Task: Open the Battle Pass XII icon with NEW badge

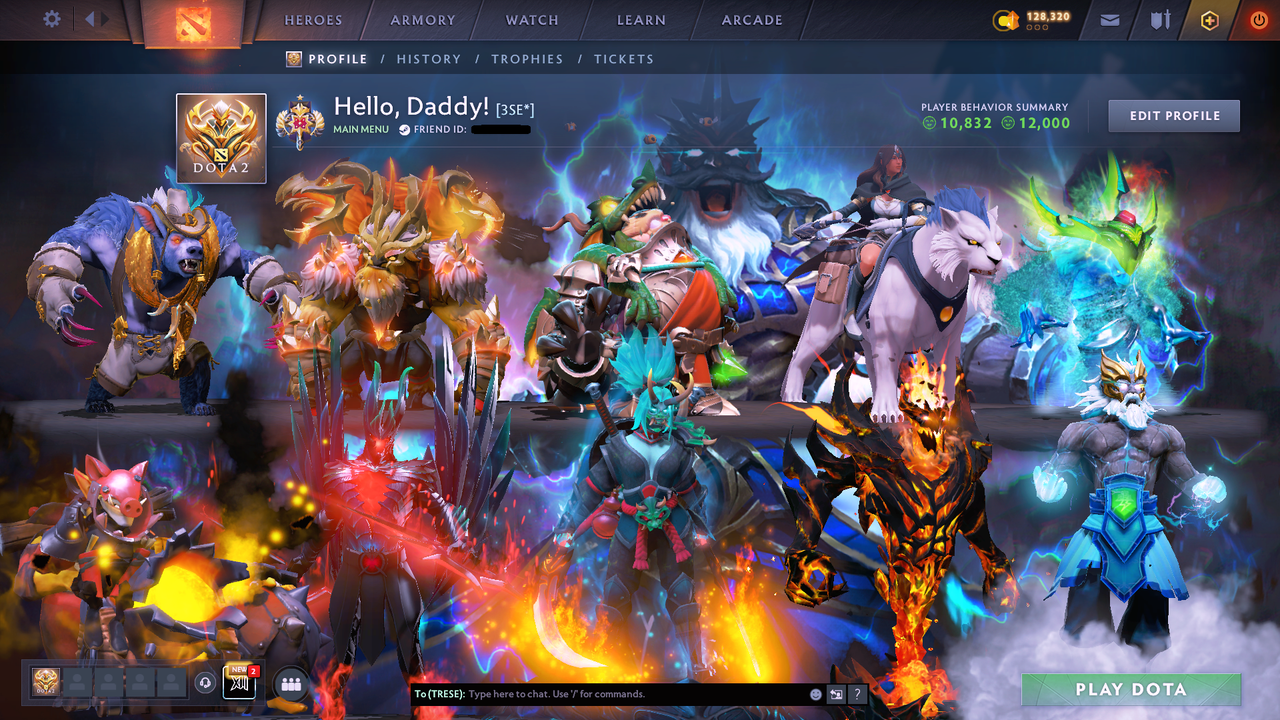Action: pos(240,682)
